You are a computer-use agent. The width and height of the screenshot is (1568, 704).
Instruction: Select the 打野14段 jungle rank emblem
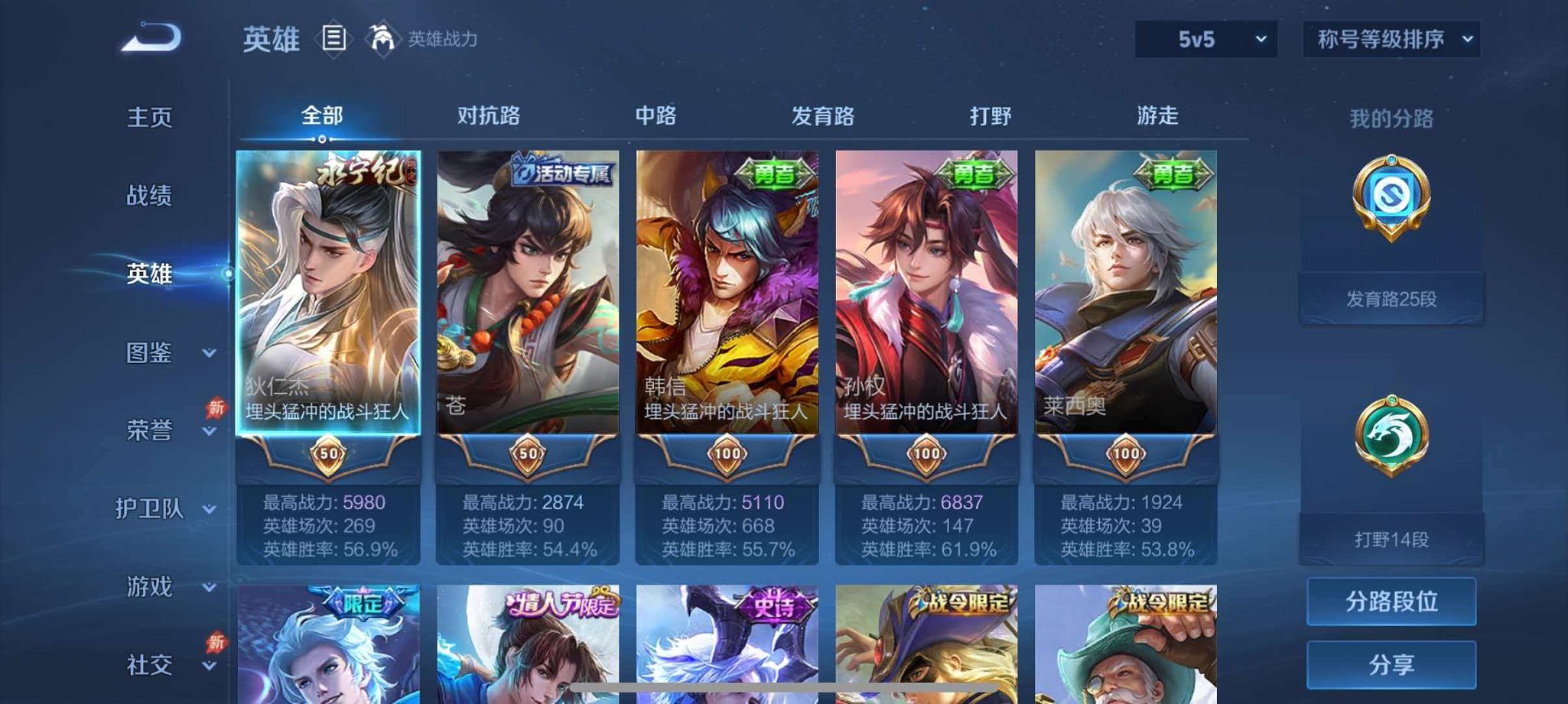click(x=1391, y=472)
